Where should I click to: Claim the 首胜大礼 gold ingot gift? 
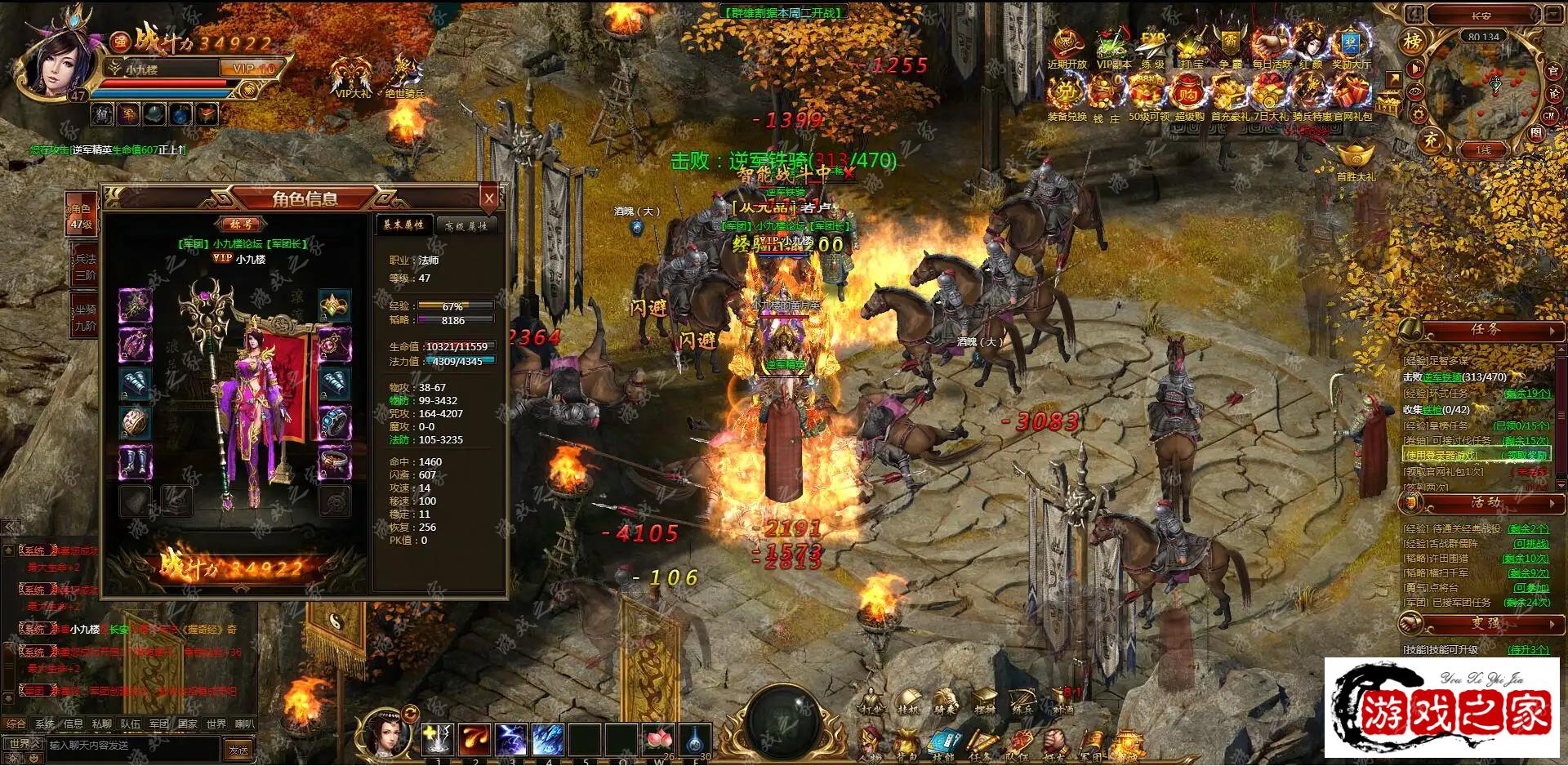[1356, 158]
